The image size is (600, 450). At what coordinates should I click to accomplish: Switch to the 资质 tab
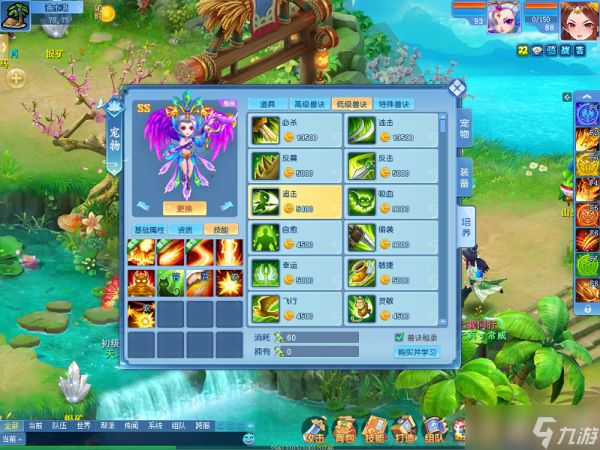point(184,230)
